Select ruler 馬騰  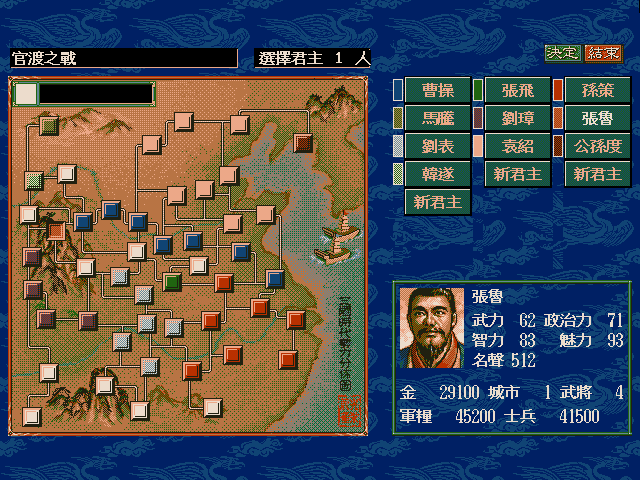pyautogui.click(x=436, y=119)
